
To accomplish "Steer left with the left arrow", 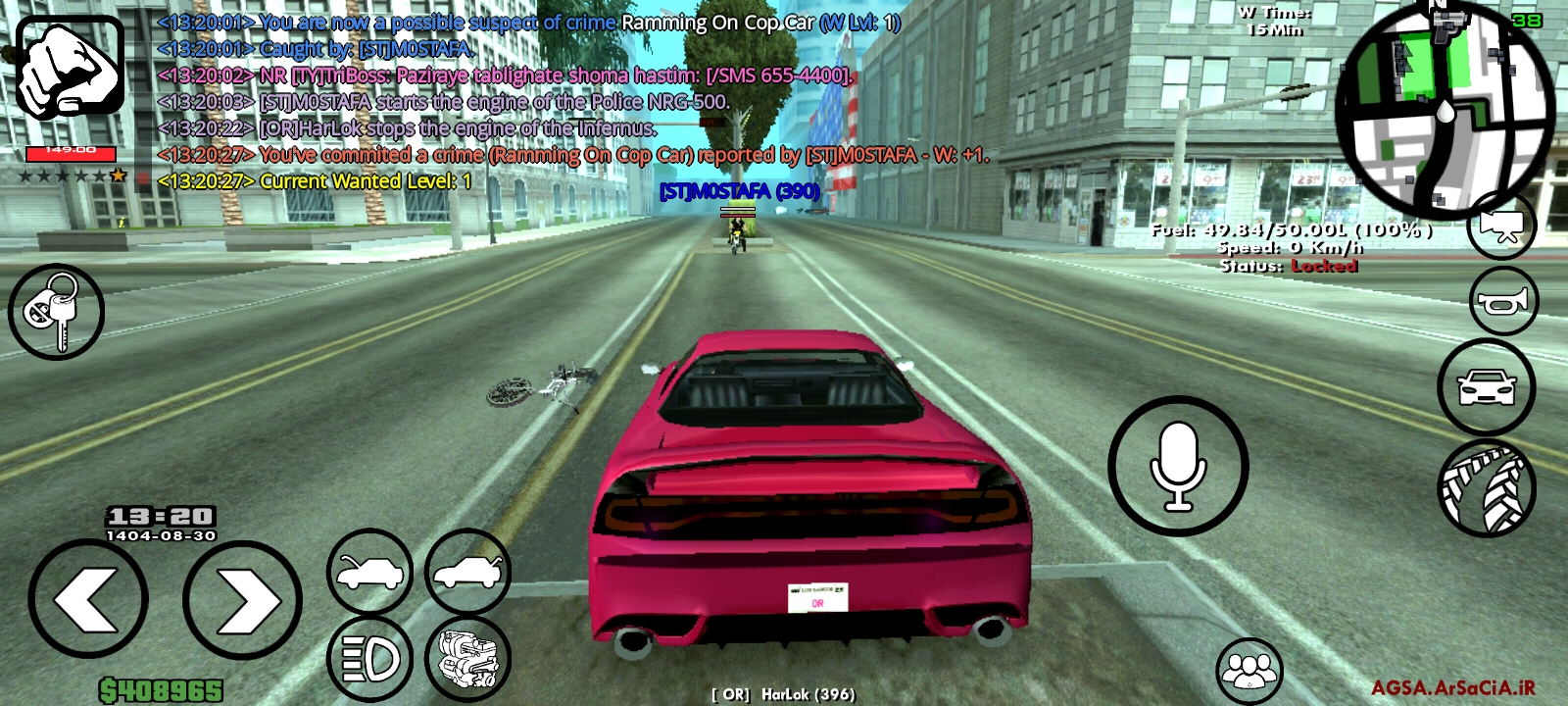I will [x=88, y=599].
